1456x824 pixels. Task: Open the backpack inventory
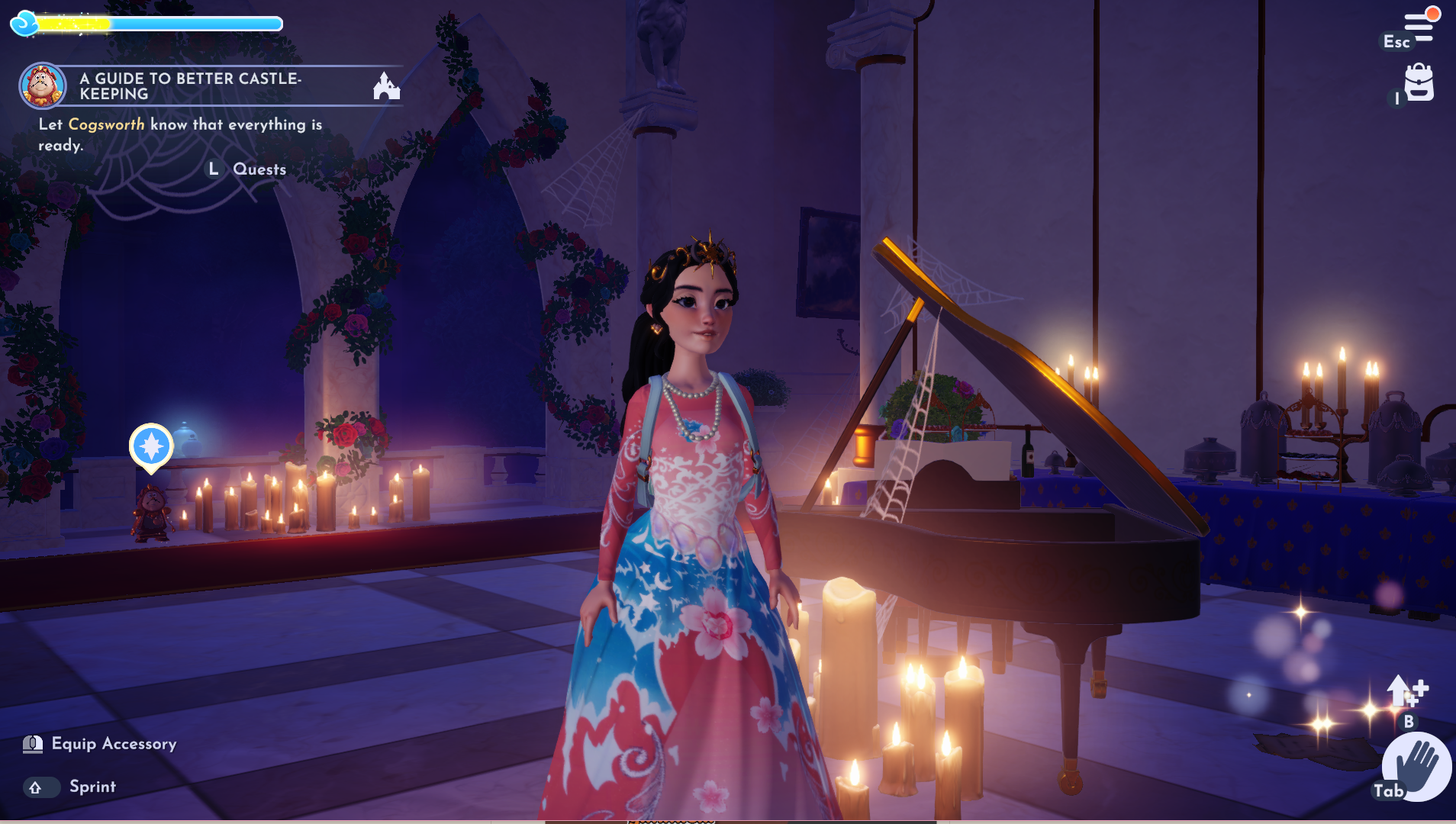point(1419,82)
